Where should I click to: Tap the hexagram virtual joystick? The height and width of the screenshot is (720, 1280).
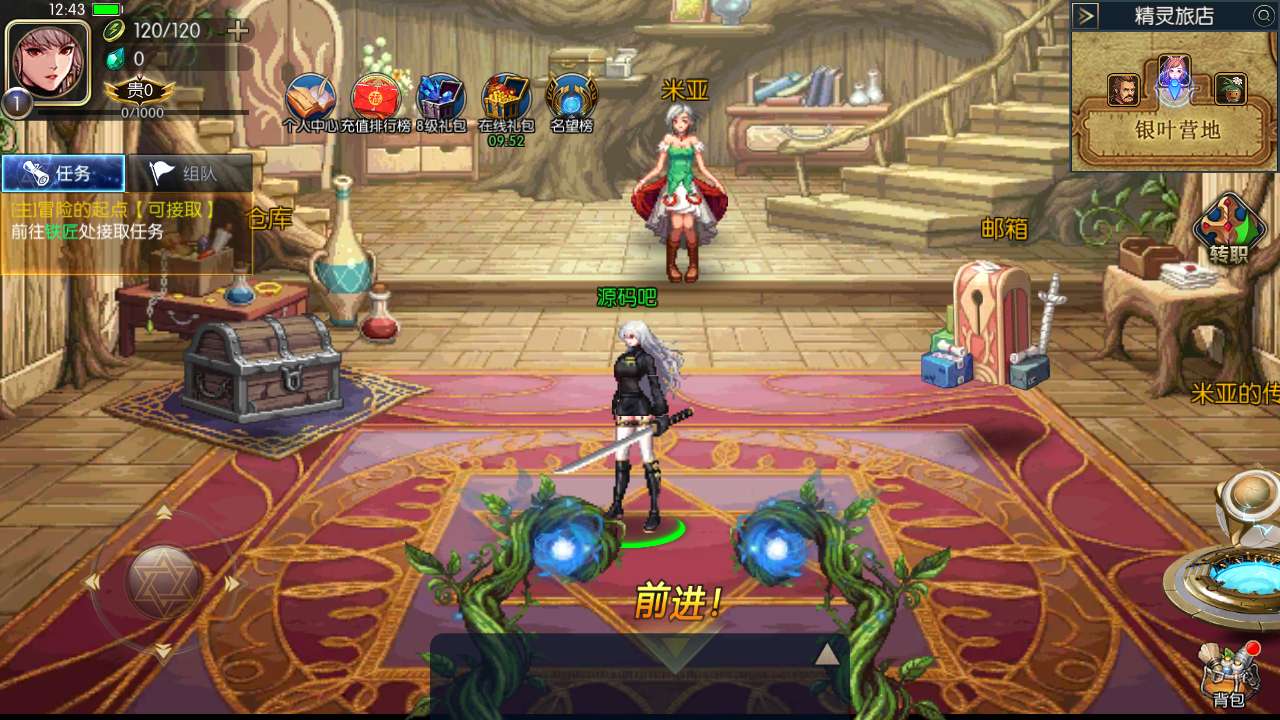(x=164, y=581)
